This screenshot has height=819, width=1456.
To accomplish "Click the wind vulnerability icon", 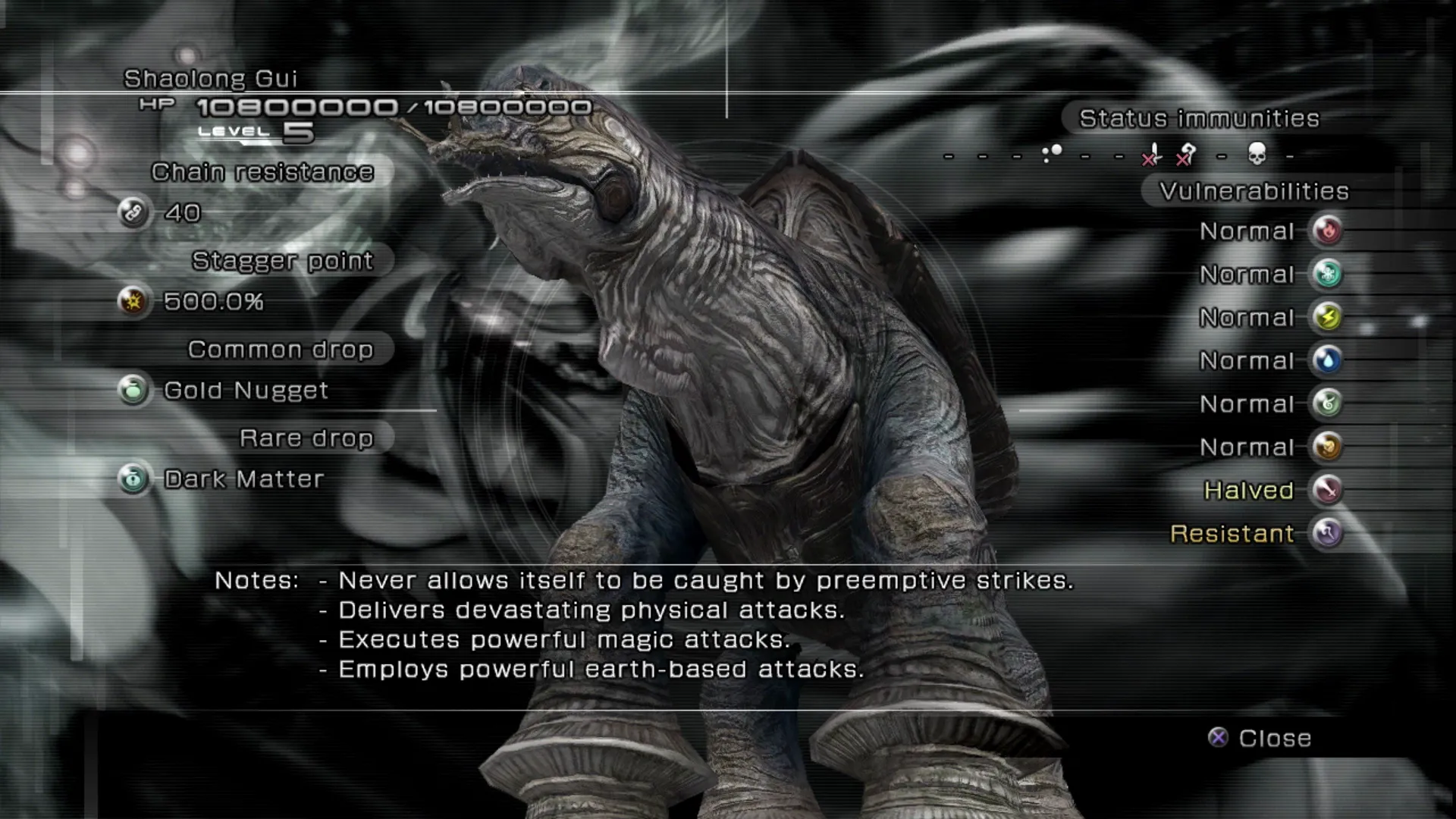I will [1327, 403].
